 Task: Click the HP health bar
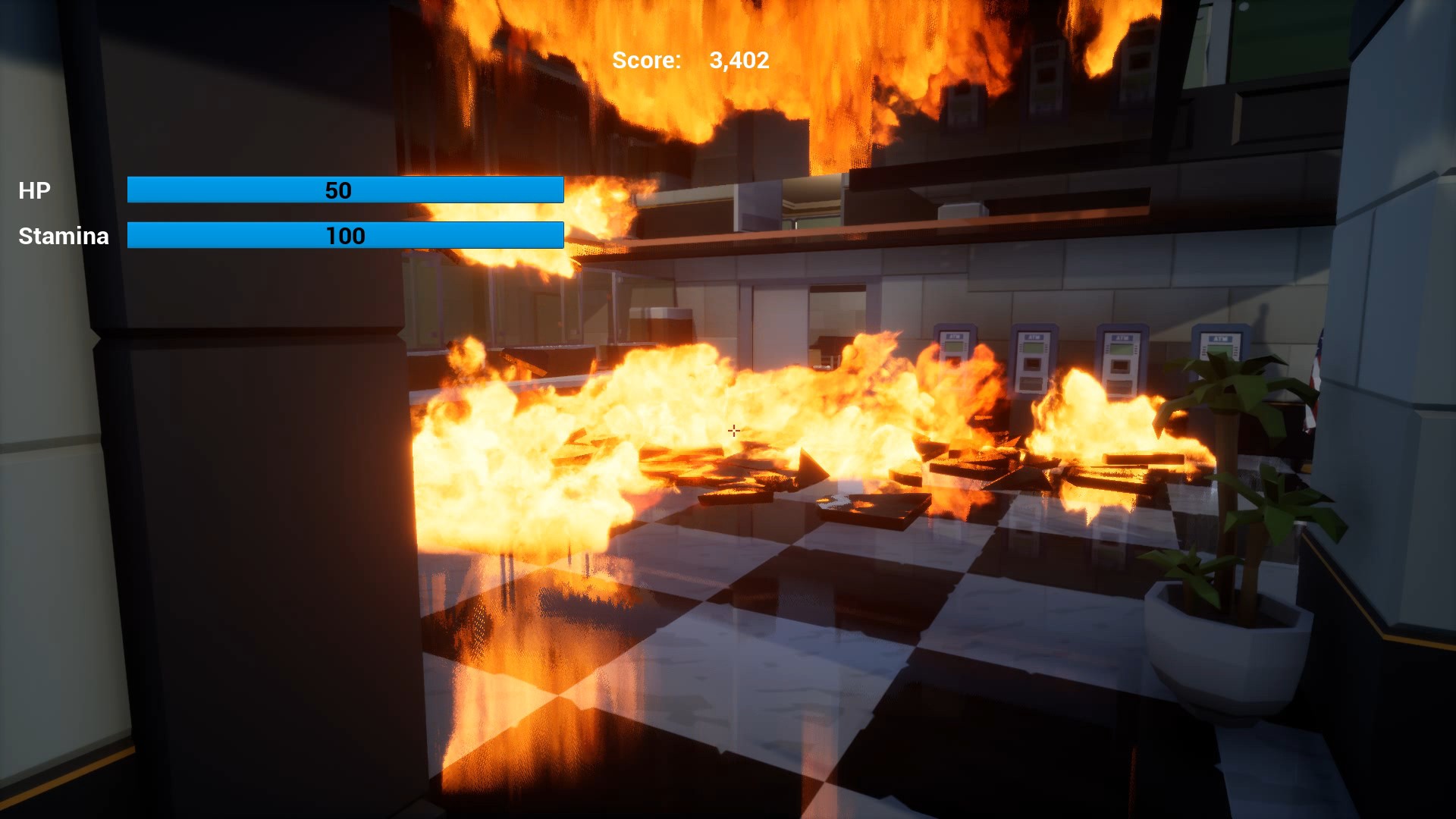(345, 190)
